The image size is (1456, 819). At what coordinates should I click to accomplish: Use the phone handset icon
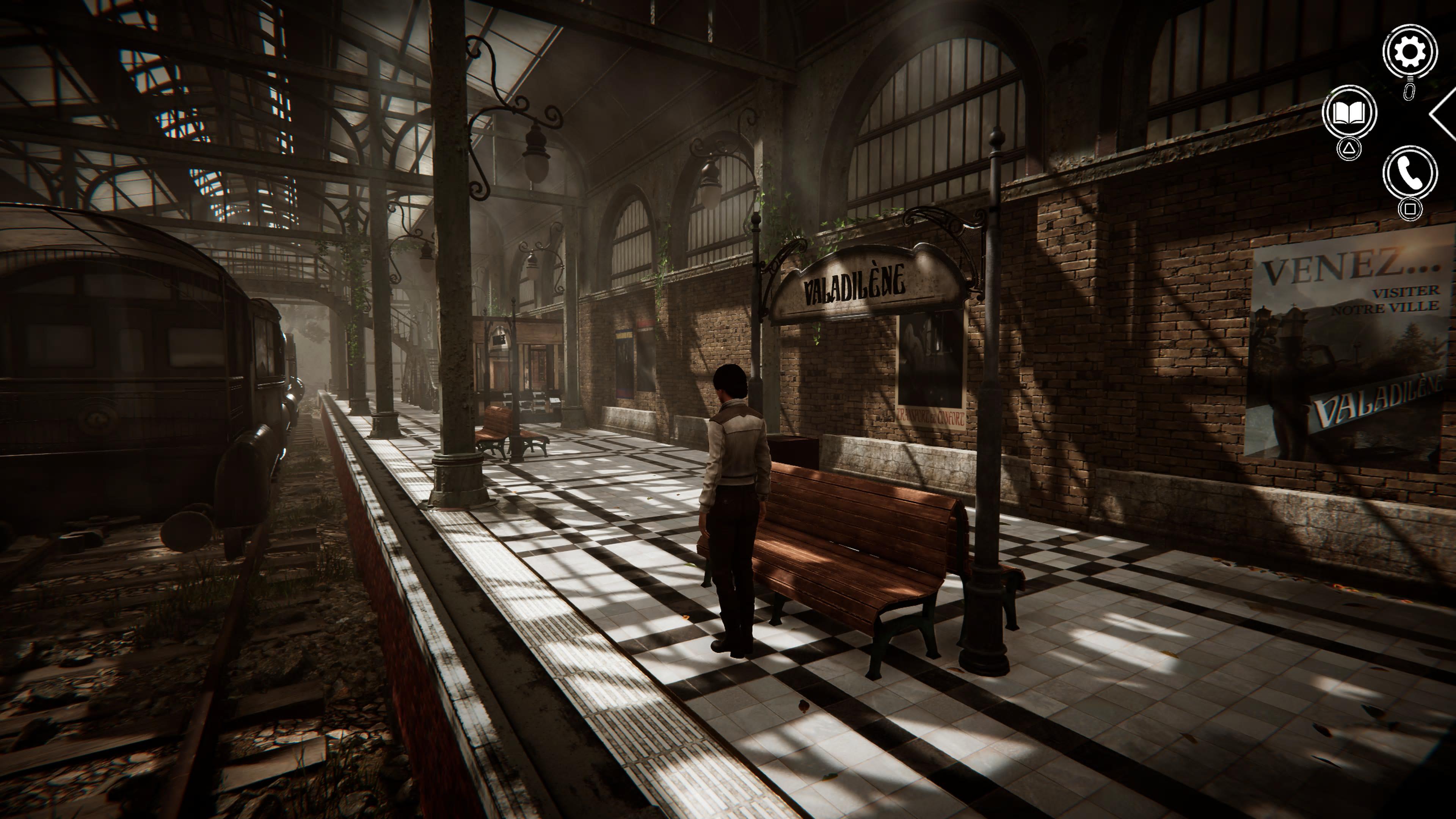(x=1410, y=173)
